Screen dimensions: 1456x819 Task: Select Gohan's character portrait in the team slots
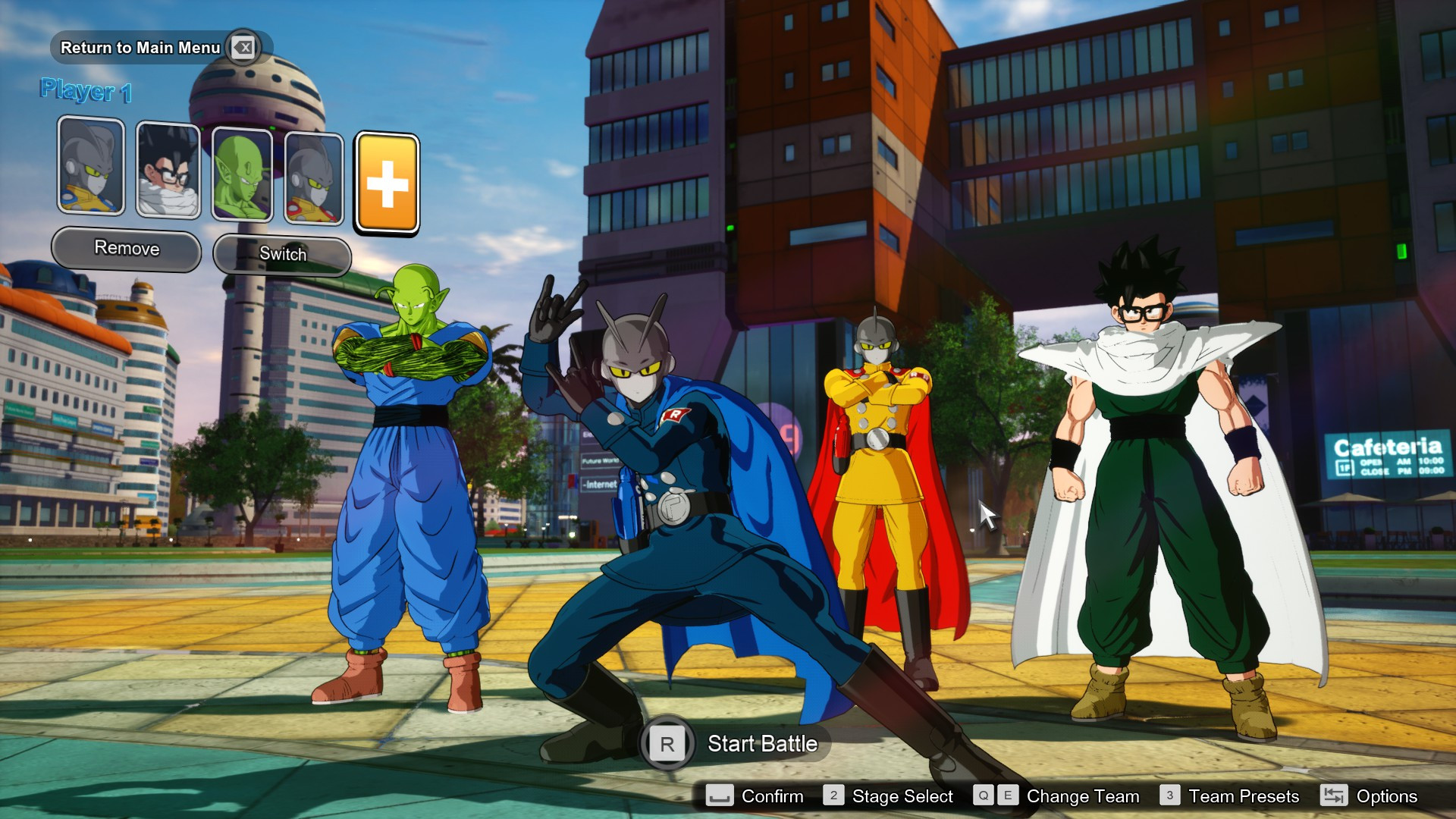(168, 168)
